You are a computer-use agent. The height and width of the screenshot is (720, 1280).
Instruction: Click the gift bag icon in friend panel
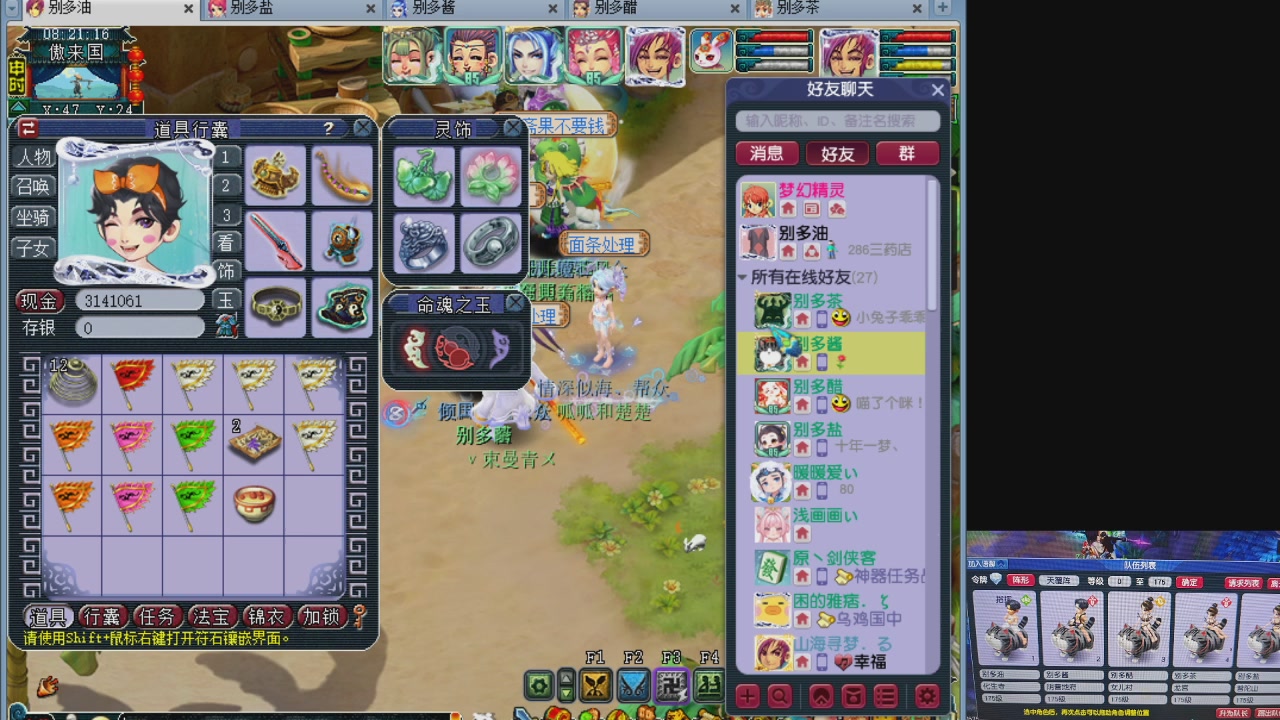[x=856, y=697]
